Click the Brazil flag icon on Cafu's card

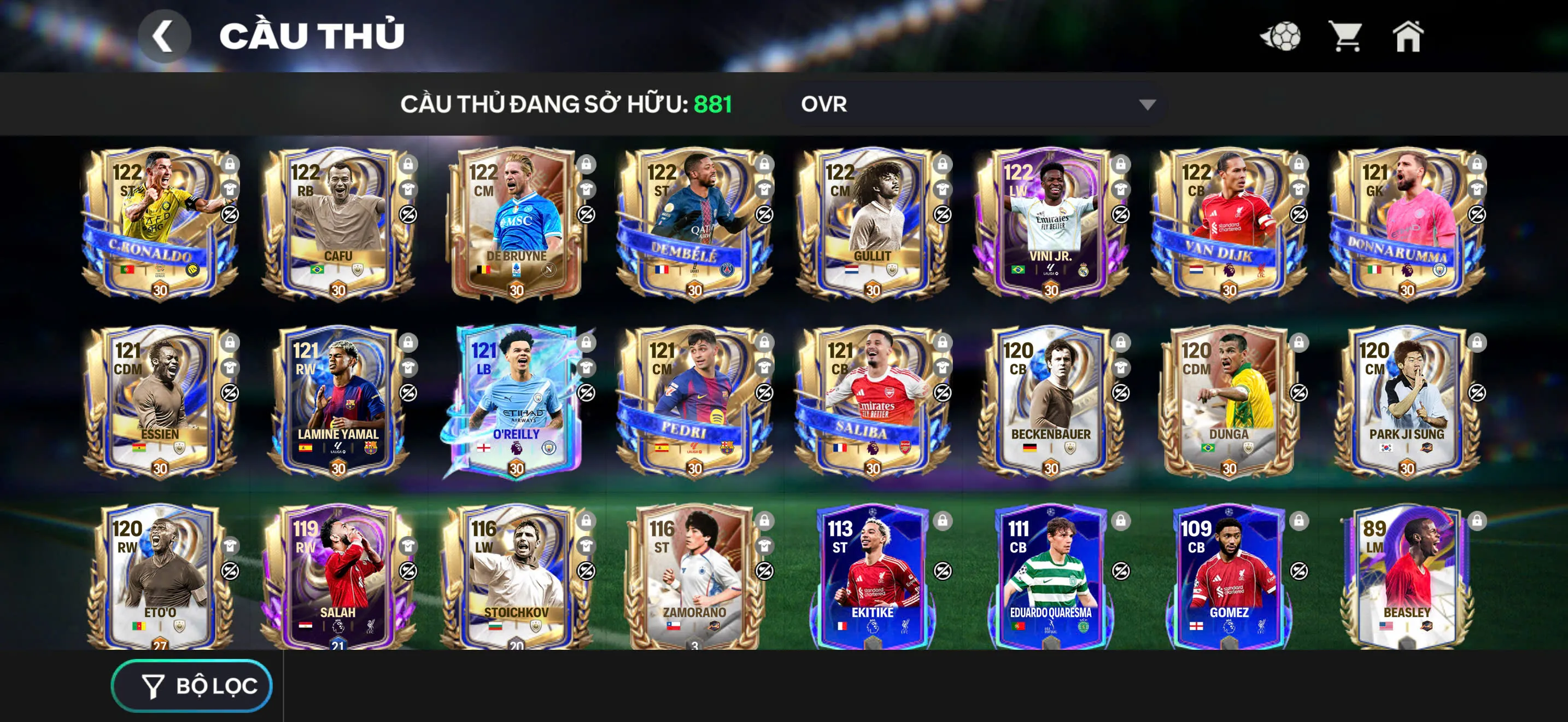317,271
